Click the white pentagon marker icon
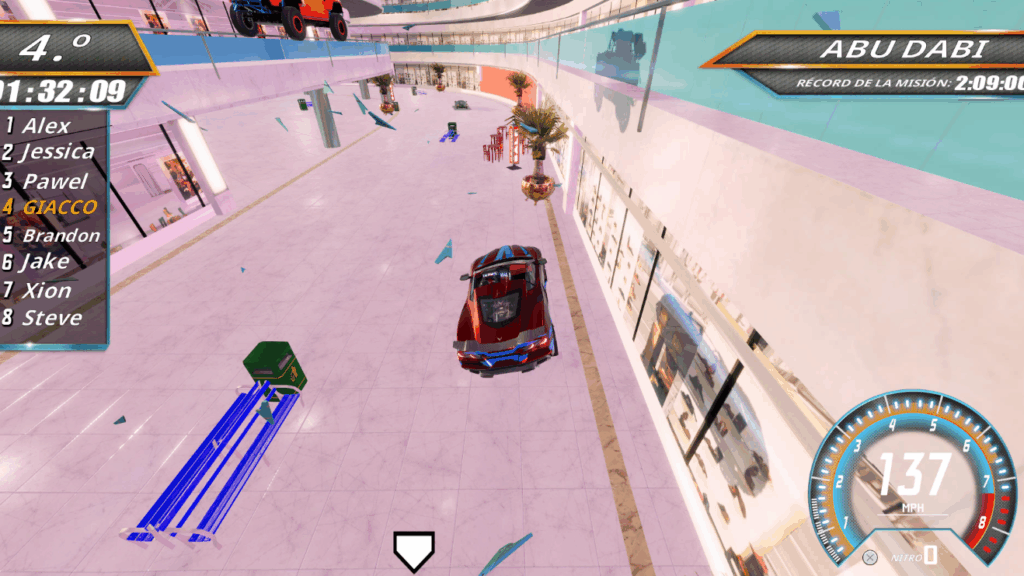The height and width of the screenshot is (576, 1024). [413, 550]
